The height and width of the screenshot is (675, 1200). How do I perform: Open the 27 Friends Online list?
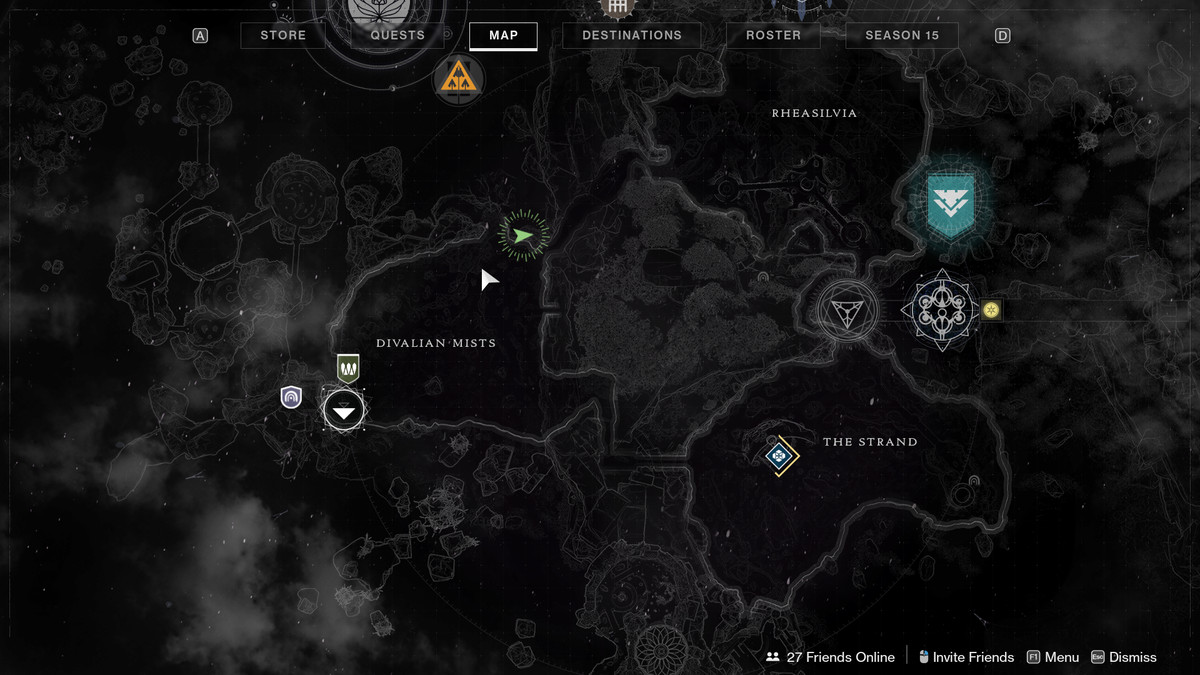pyautogui.click(x=830, y=657)
